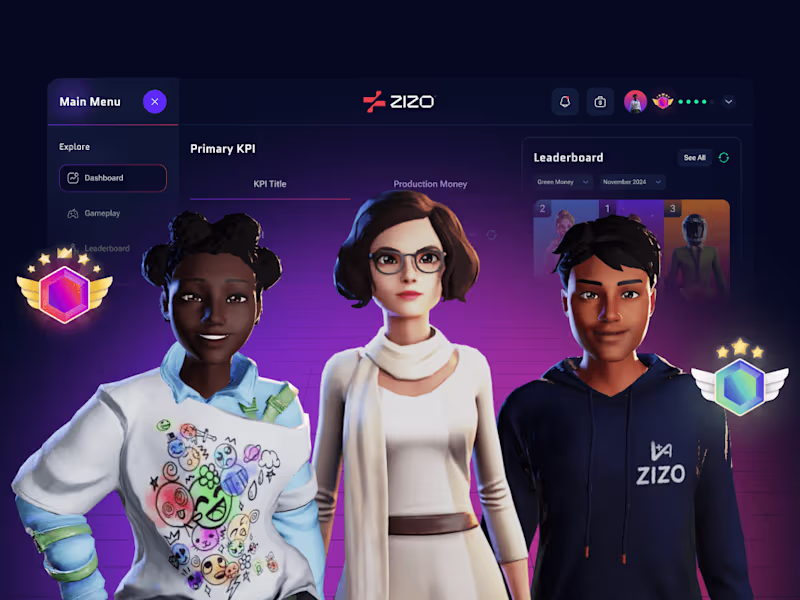Open the money bag wallet icon
The width and height of the screenshot is (800, 600).
pos(600,101)
